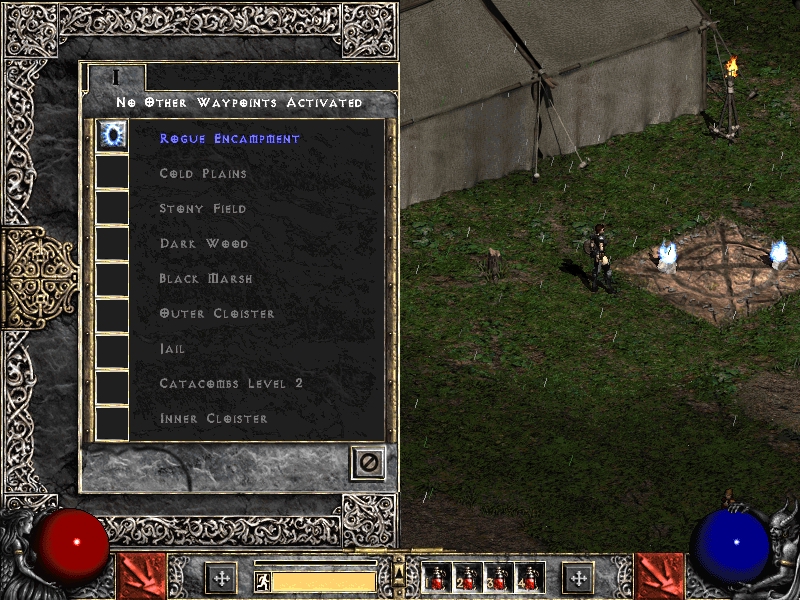Select Black Marsh in the waypoint list

tap(206, 279)
